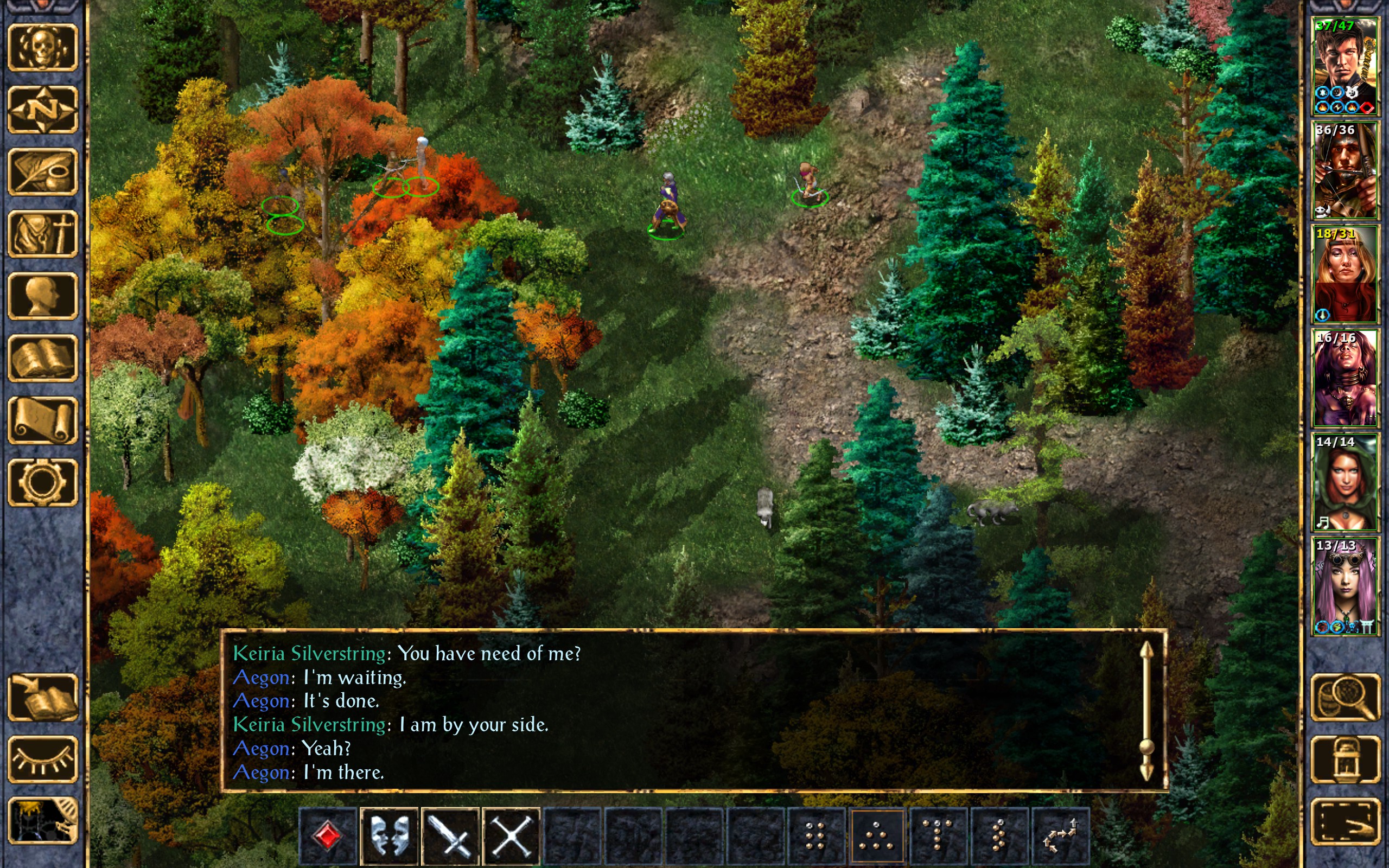Quick save with the arrow-and-book button
This screenshot has height=868, width=1389.
coord(42,698)
